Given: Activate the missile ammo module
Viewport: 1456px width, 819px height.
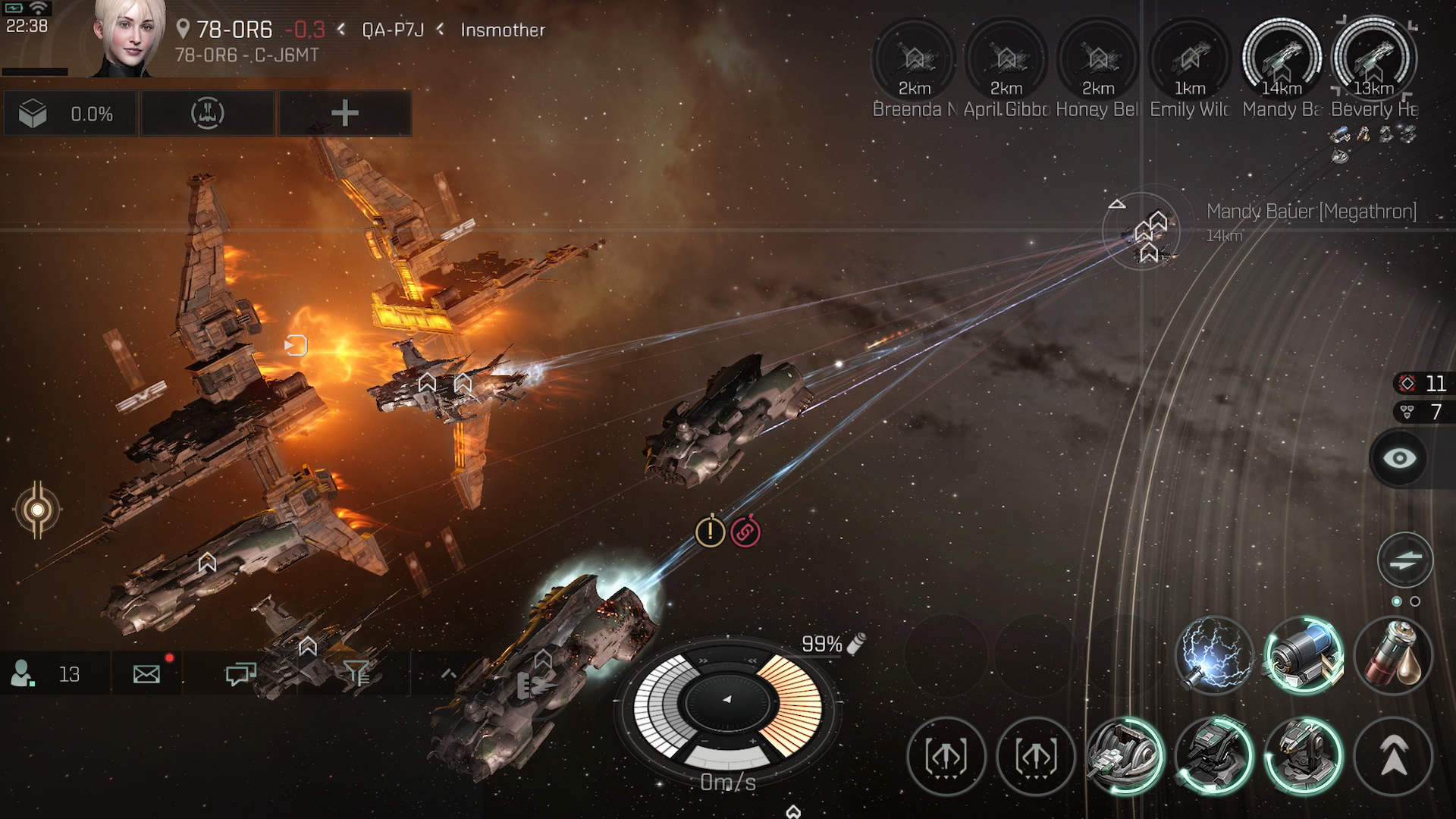Looking at the screenshot, I should point(1393,655).
